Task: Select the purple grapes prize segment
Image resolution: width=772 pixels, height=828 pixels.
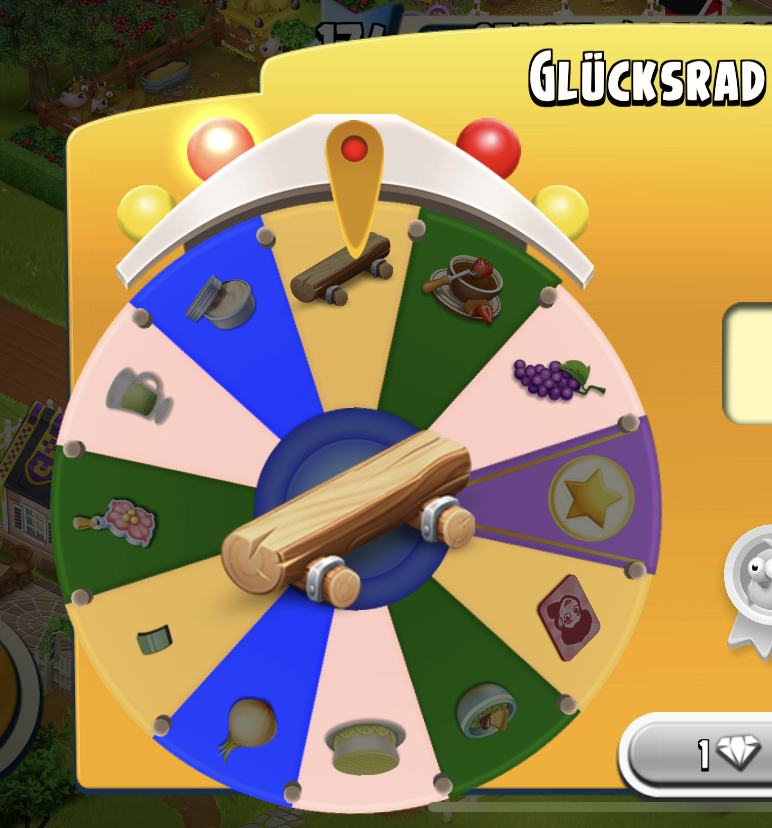Action: (x=557, y=378)
